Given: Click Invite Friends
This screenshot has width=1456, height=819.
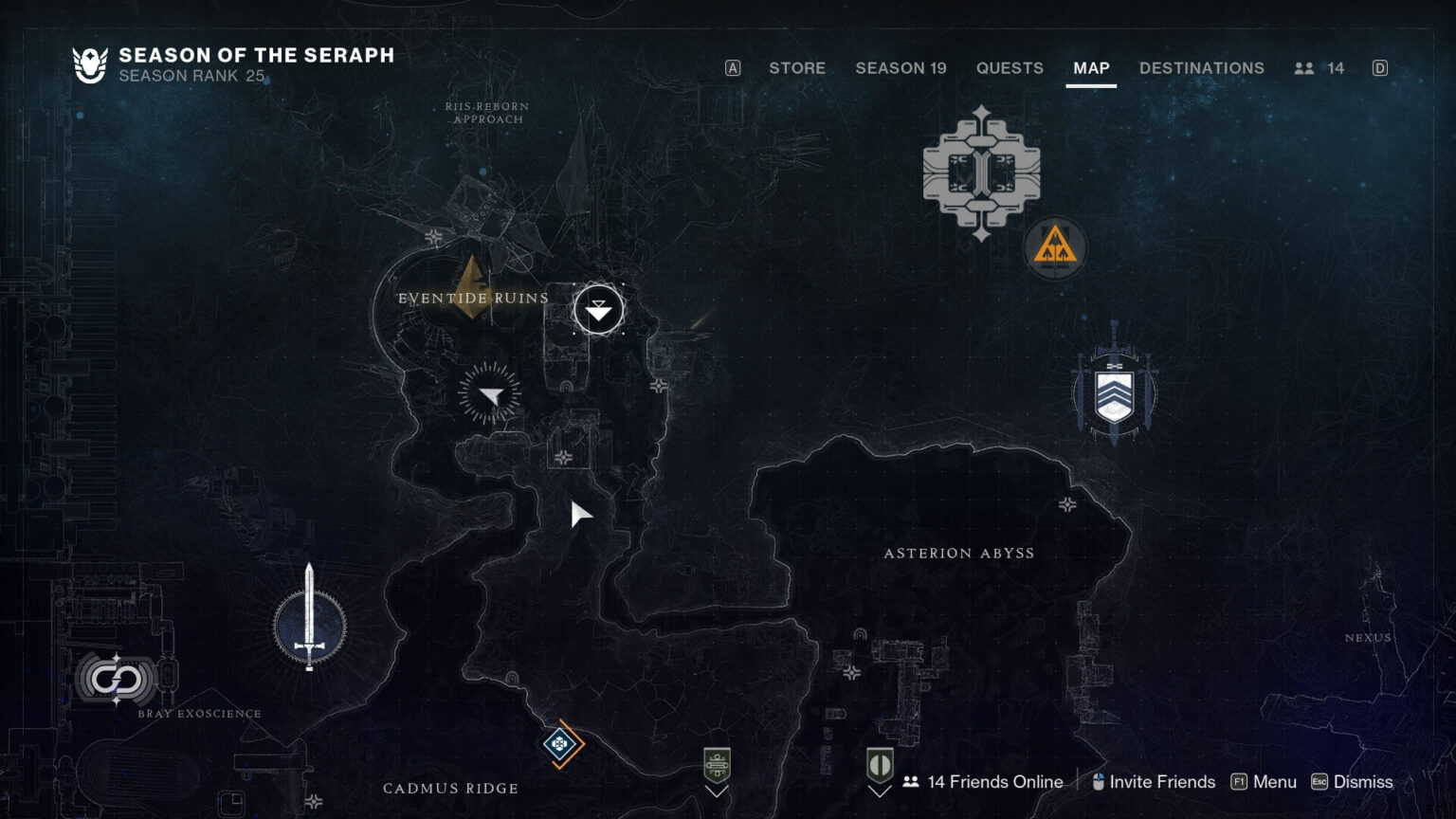Looking at the screenshot, I should 1163,782.
